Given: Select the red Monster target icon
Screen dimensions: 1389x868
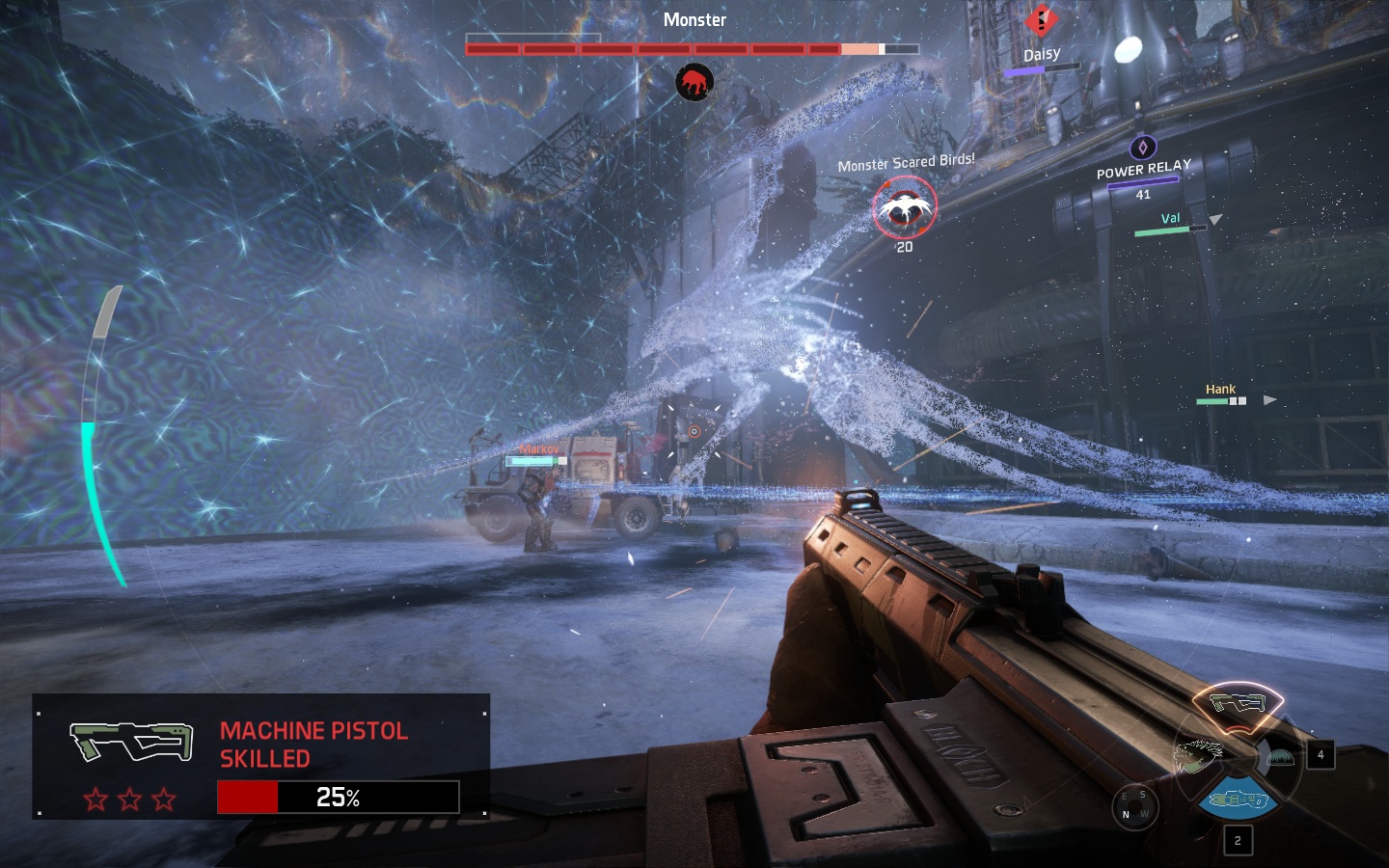Looking at the screenshot, I should pos(694,83).
